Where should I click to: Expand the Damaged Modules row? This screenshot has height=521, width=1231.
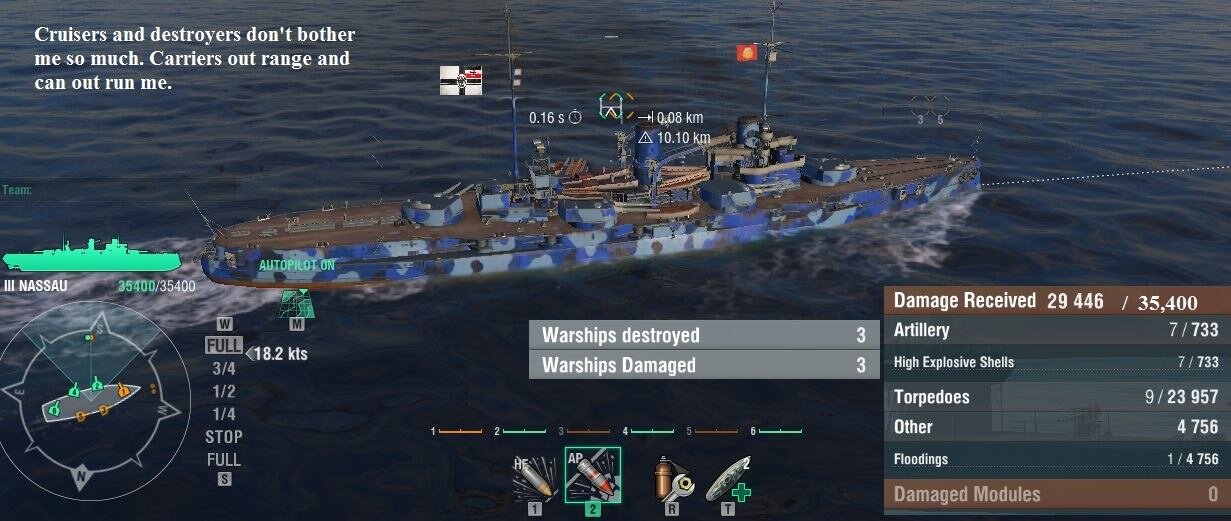click(x=1055, y=494)
